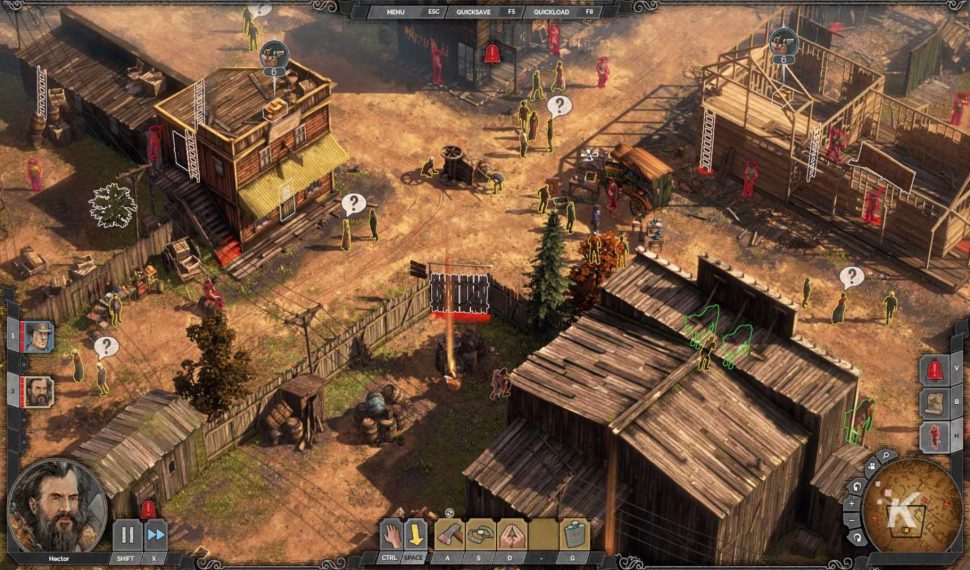
Task: Quicksave the game from the top bar
Action: (473, 12)
